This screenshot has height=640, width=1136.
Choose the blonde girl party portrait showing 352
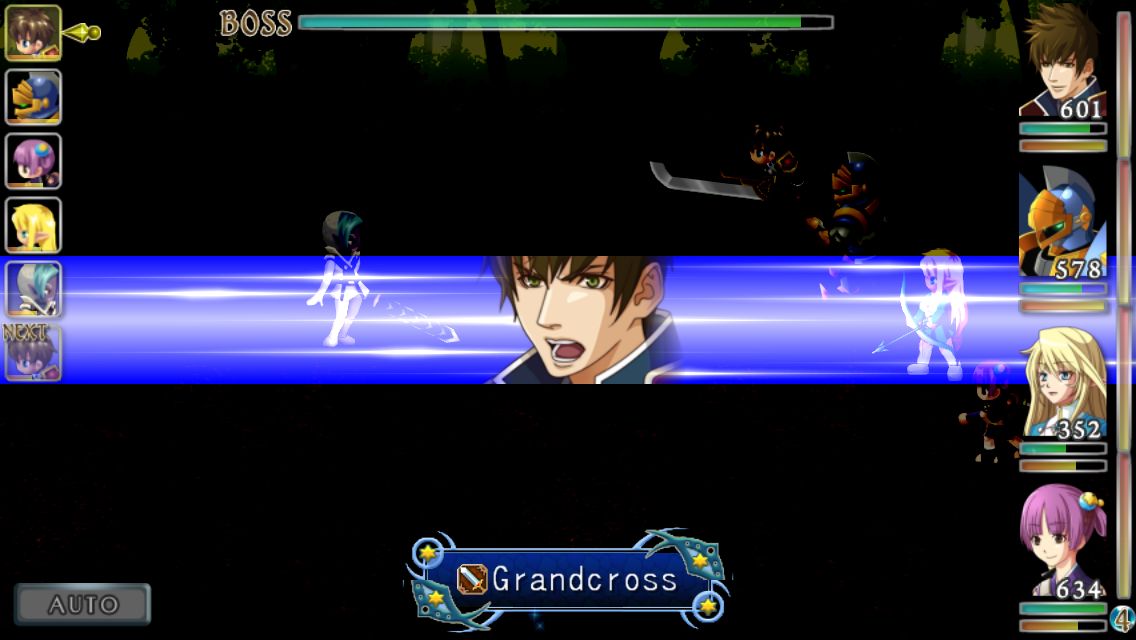click(x=1063, y=385)
